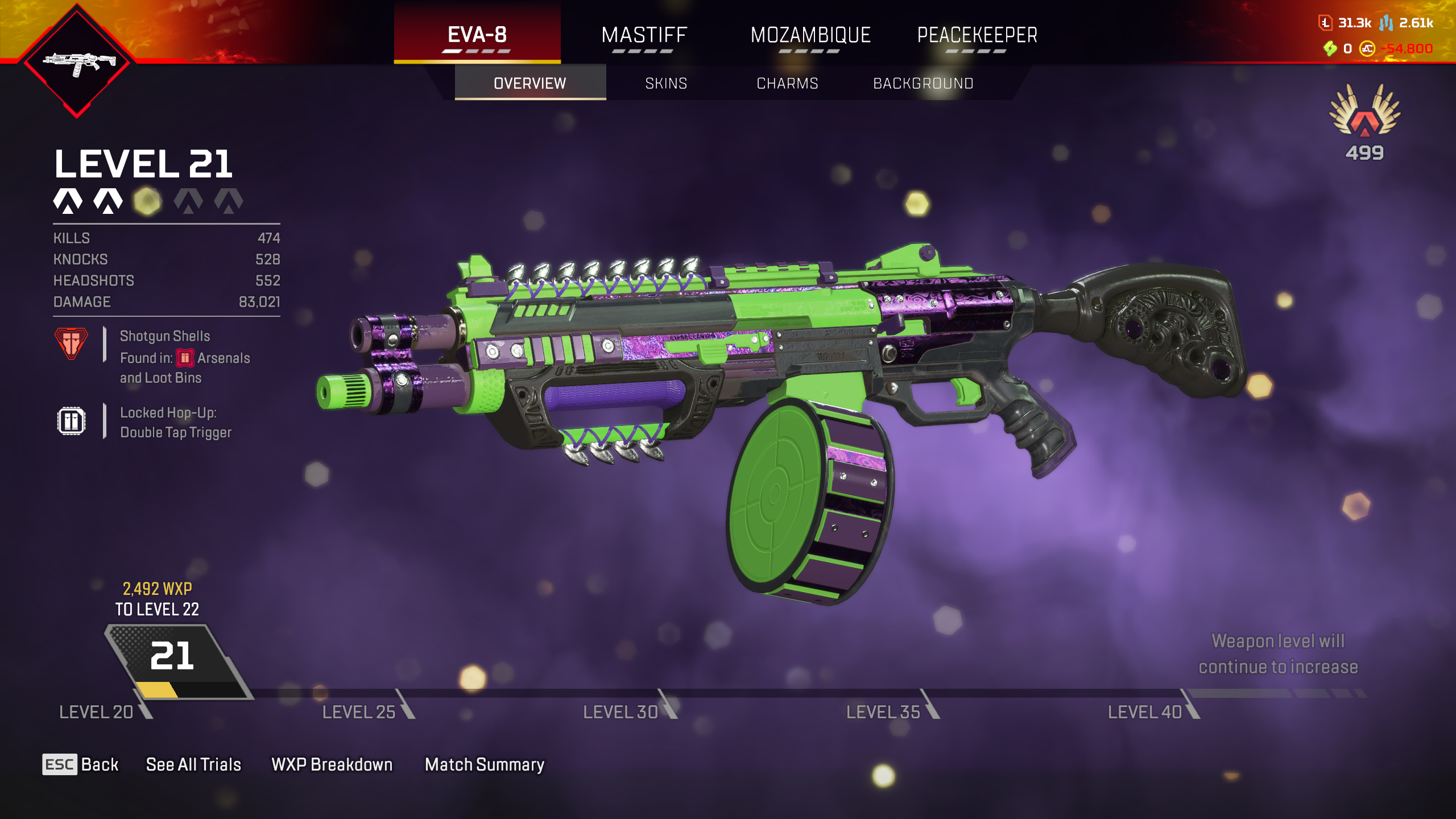Image resolution: width=1456 pixels, height=819 pixels.
Task: Switch to the Mastiff weapon tab
Action: pyautogui.click(x=644, y=35)
